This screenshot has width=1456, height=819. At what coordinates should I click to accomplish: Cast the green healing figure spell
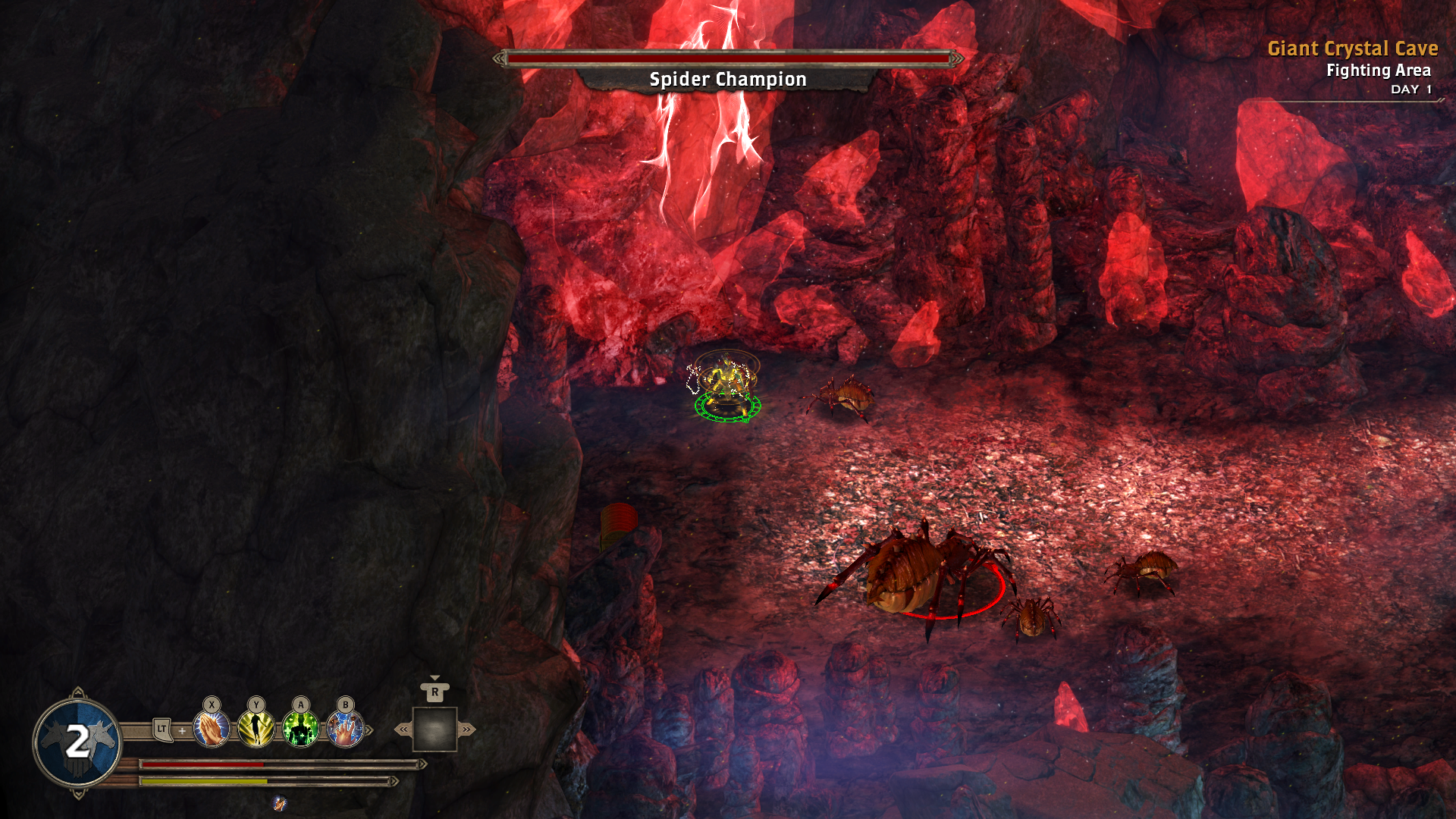coord(301,730)
